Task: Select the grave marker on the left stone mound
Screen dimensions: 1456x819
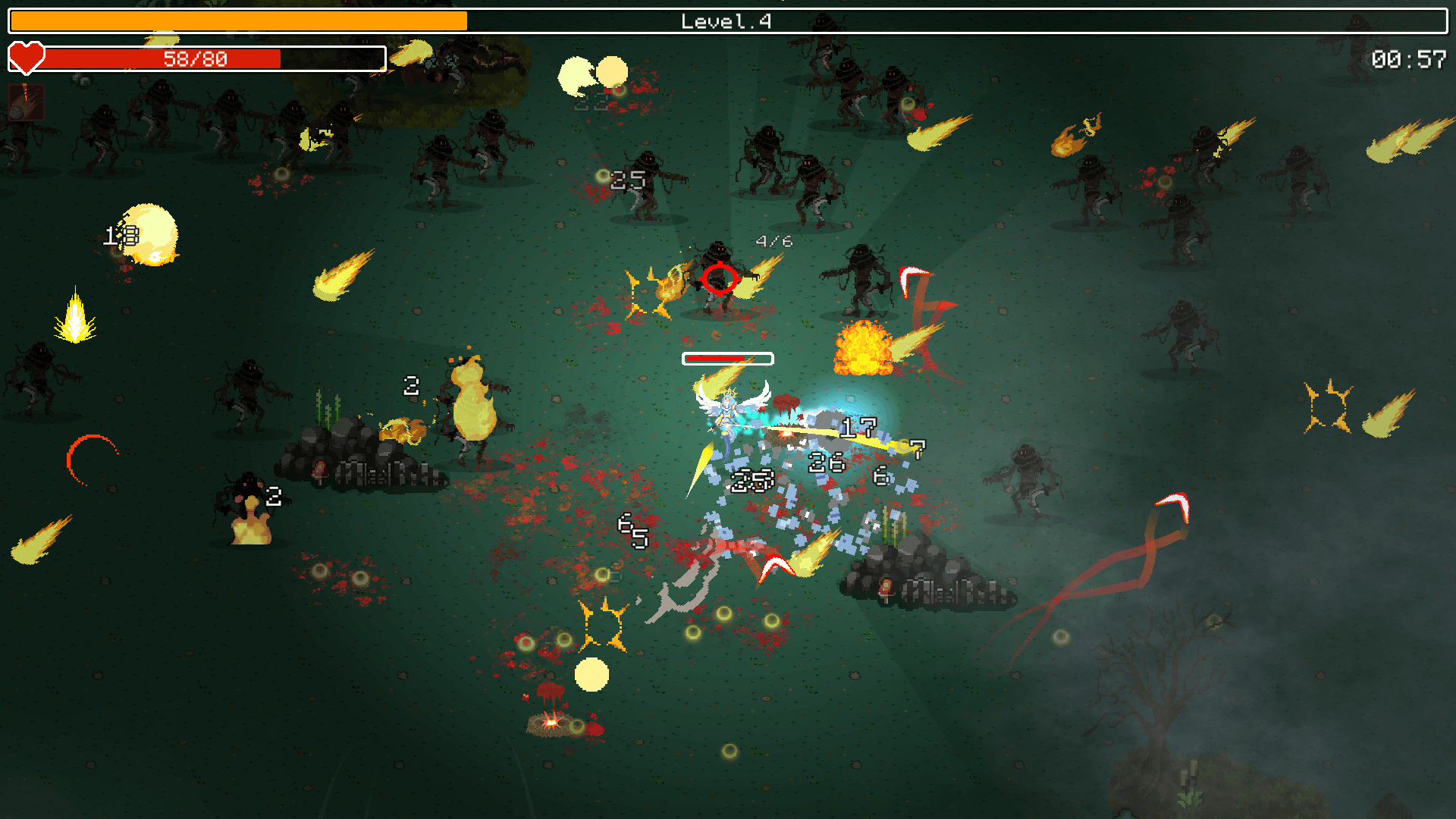Action: [318, 470]
